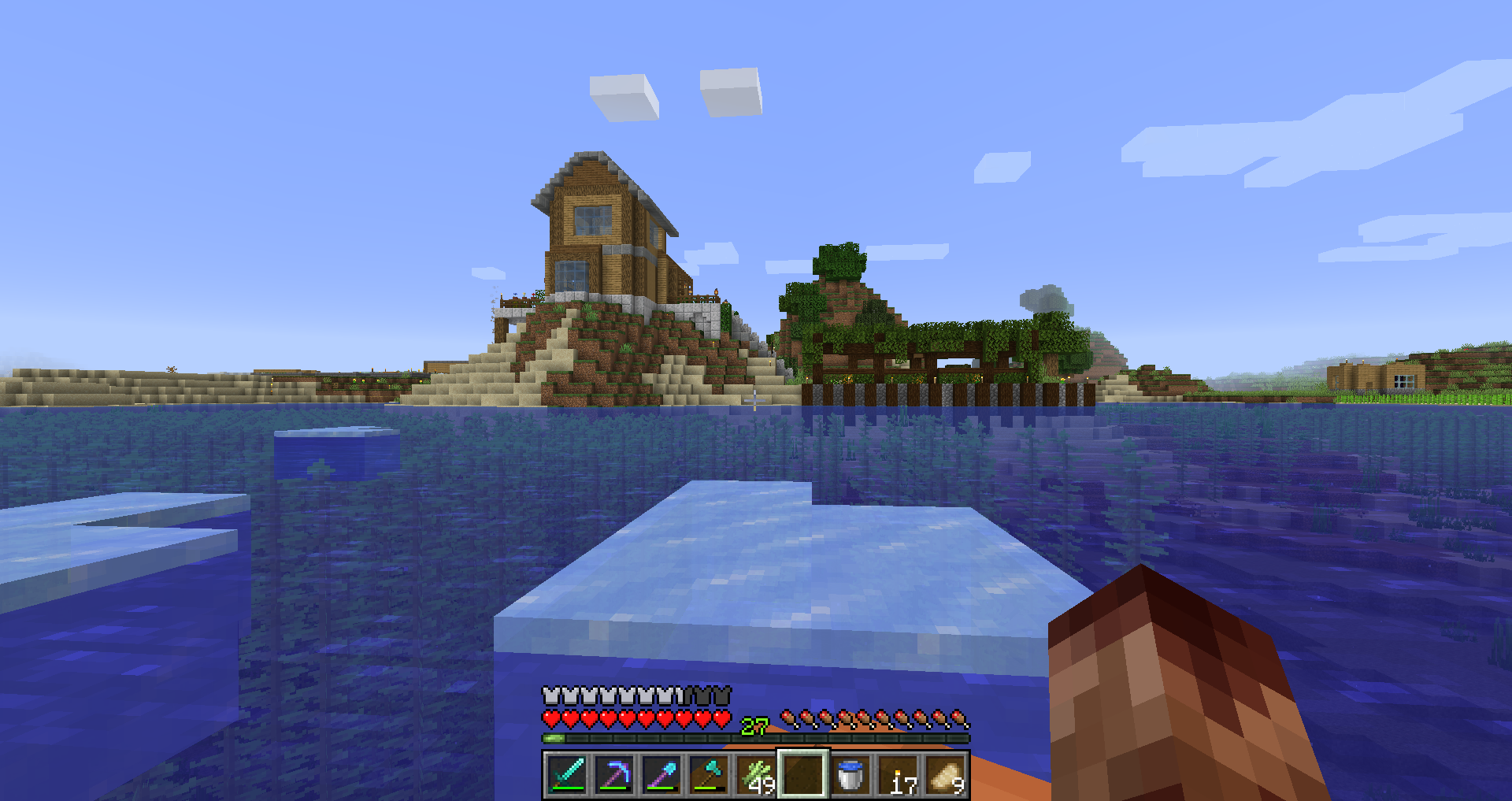Image resolution: width=1512 pixels, height=801 pixels.
Task: Choose the diamond shovel in the hotbar
Action: (661, 775)
